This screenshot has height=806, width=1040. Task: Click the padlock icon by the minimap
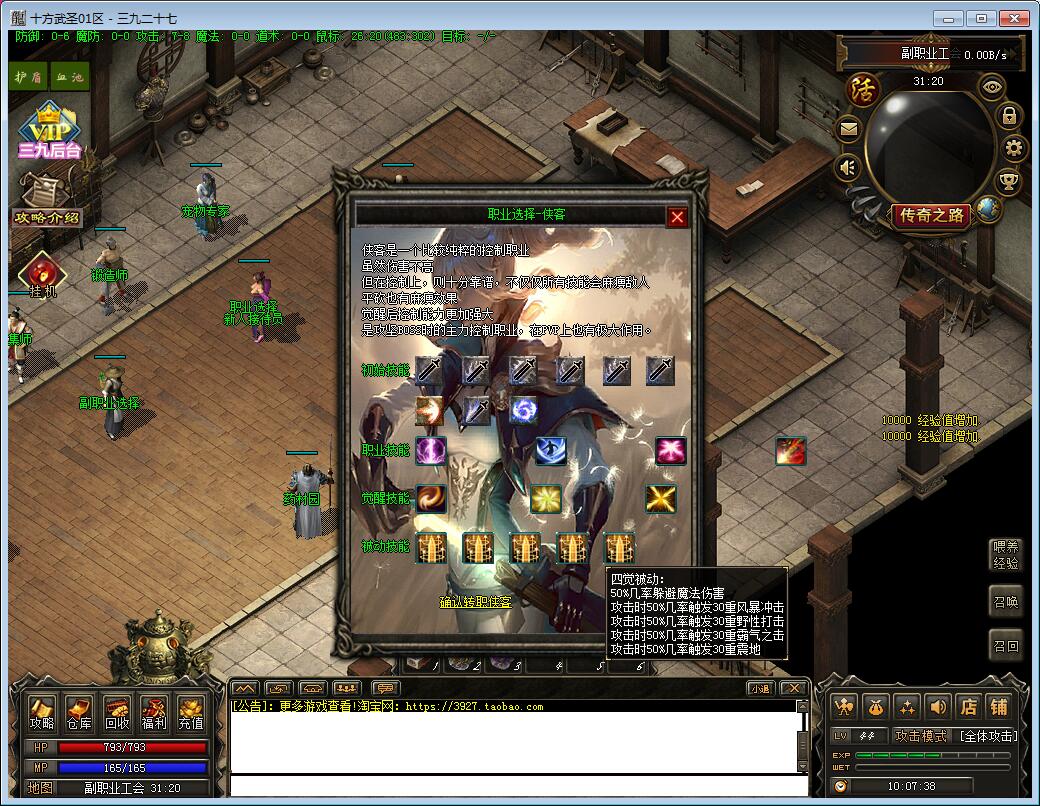1009,115
